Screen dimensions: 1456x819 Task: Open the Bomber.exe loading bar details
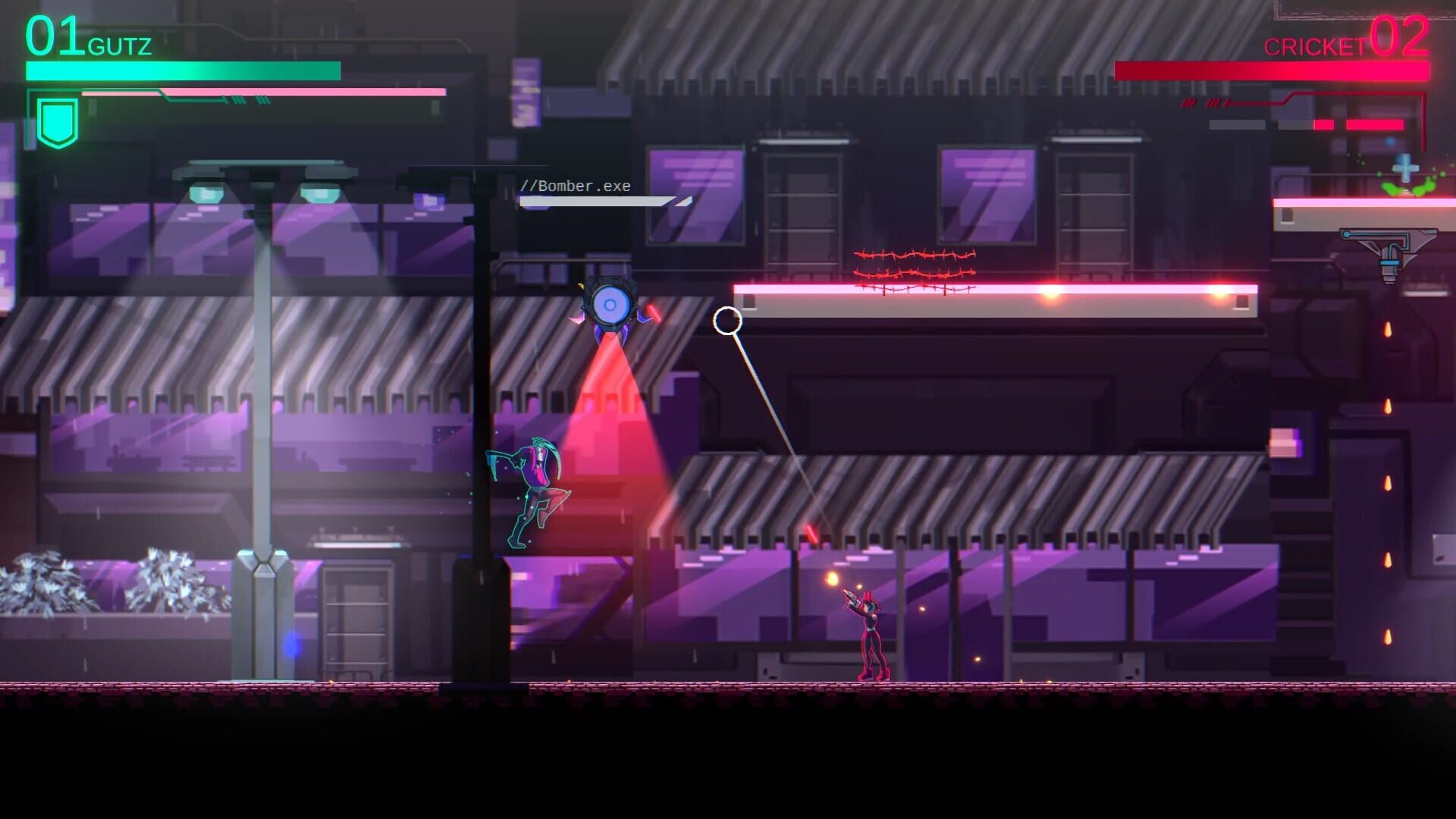pos(595,202)
